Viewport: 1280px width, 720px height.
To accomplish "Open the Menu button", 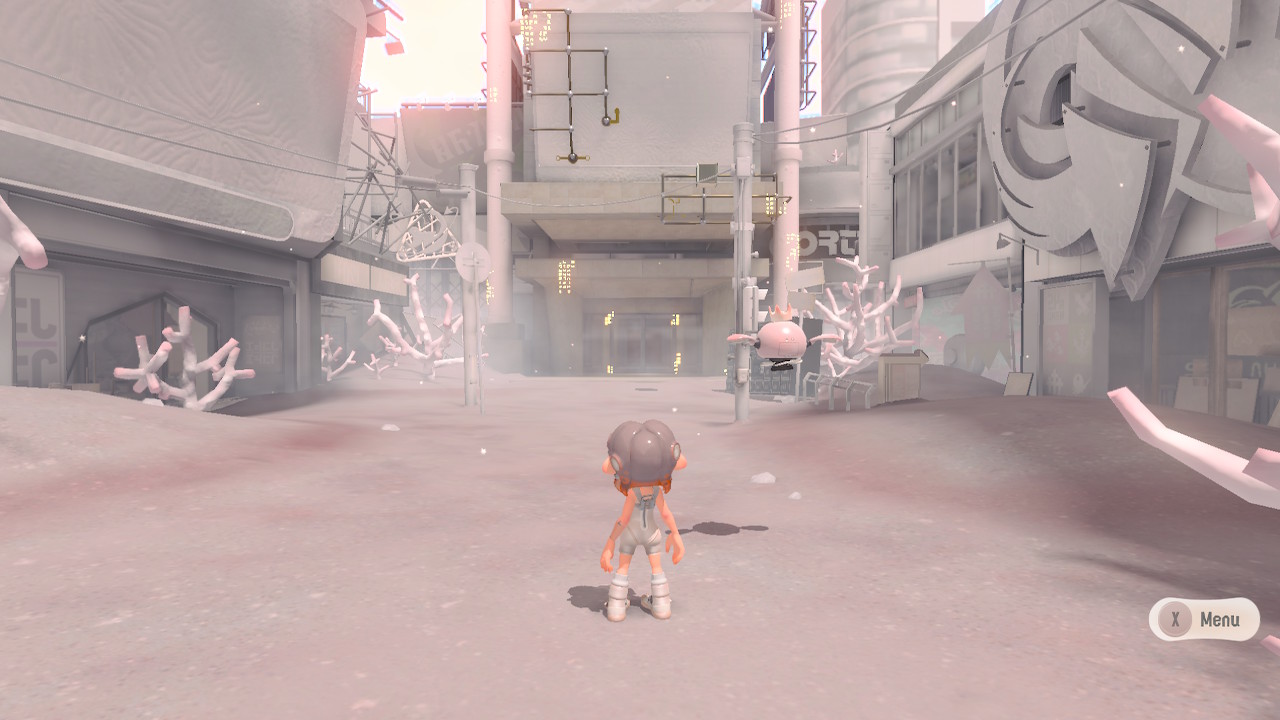I will pyautogui.click(x=1203, y=619).
